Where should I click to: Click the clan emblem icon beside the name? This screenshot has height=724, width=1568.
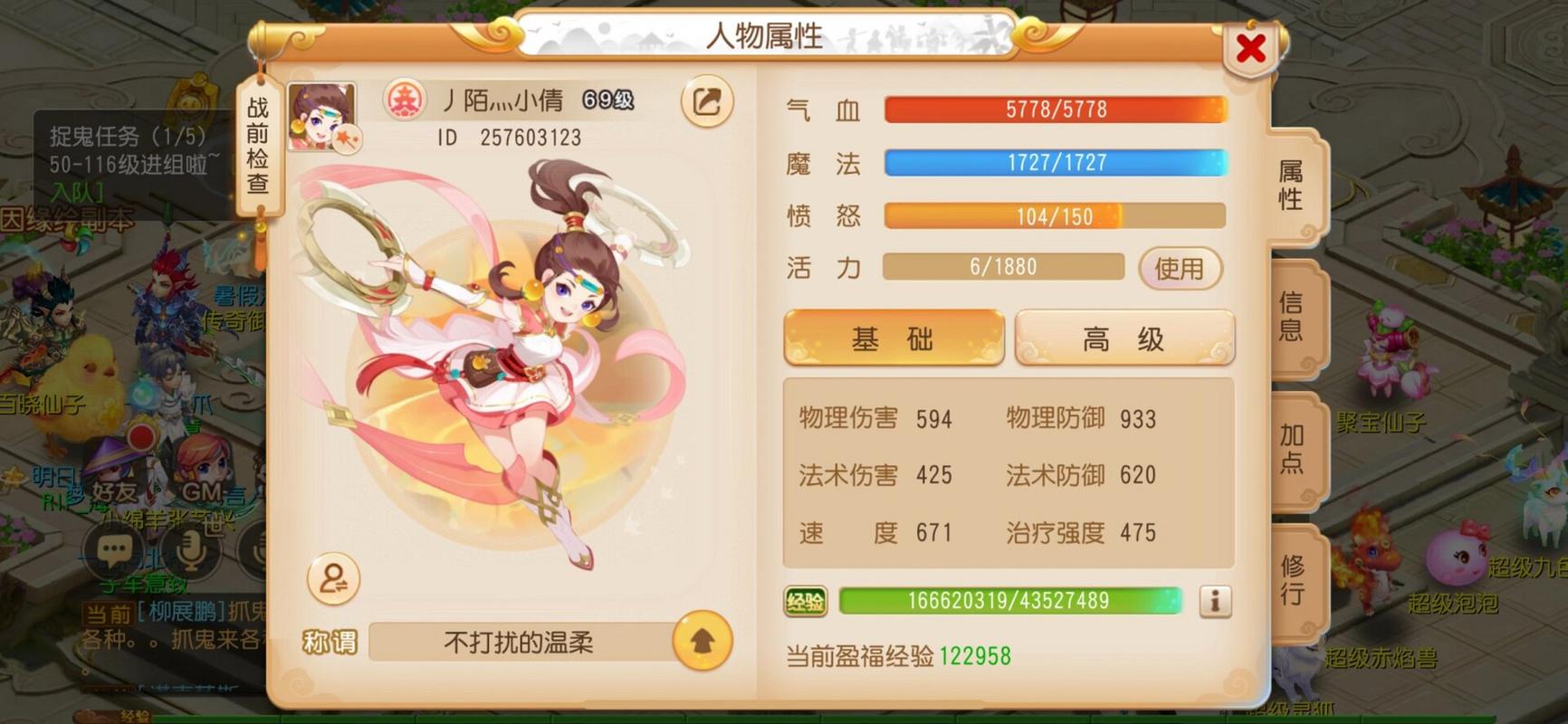(x=406, y=102)
